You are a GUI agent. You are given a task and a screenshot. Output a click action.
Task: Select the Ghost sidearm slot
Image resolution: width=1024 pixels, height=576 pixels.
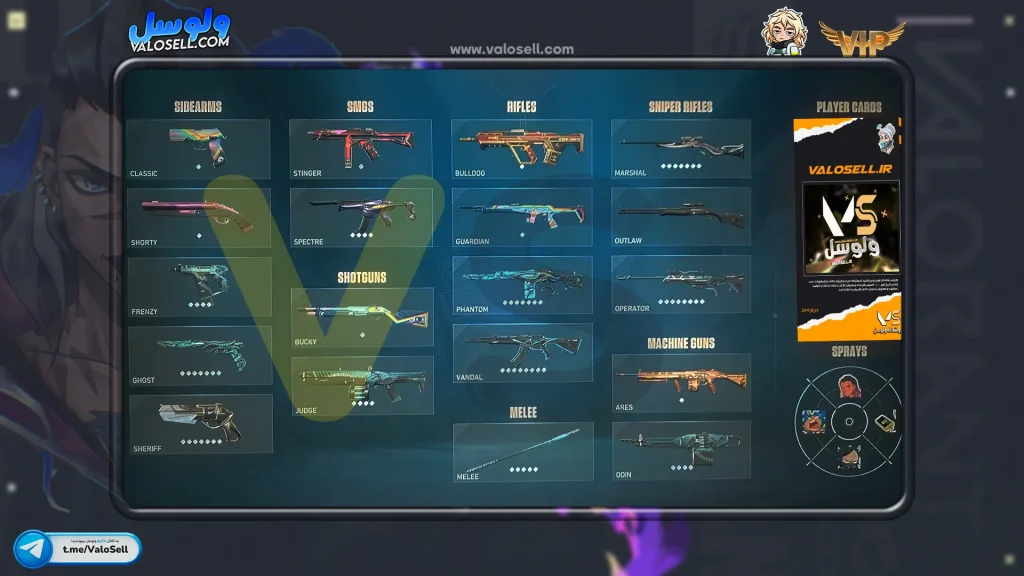[x=199, y=354]
